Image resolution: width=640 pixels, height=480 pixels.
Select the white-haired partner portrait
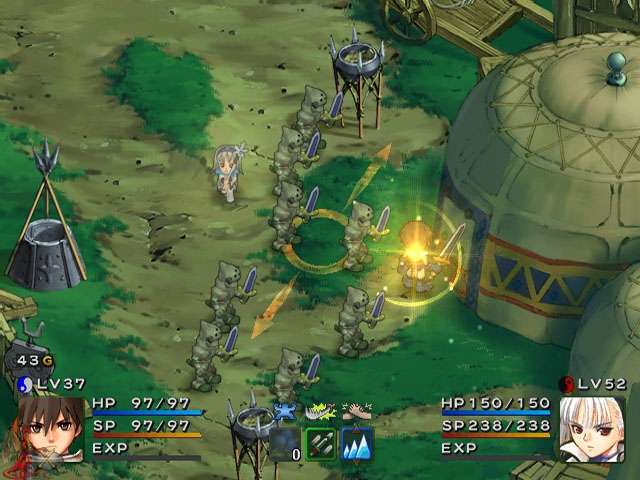(x=592, y=429)
